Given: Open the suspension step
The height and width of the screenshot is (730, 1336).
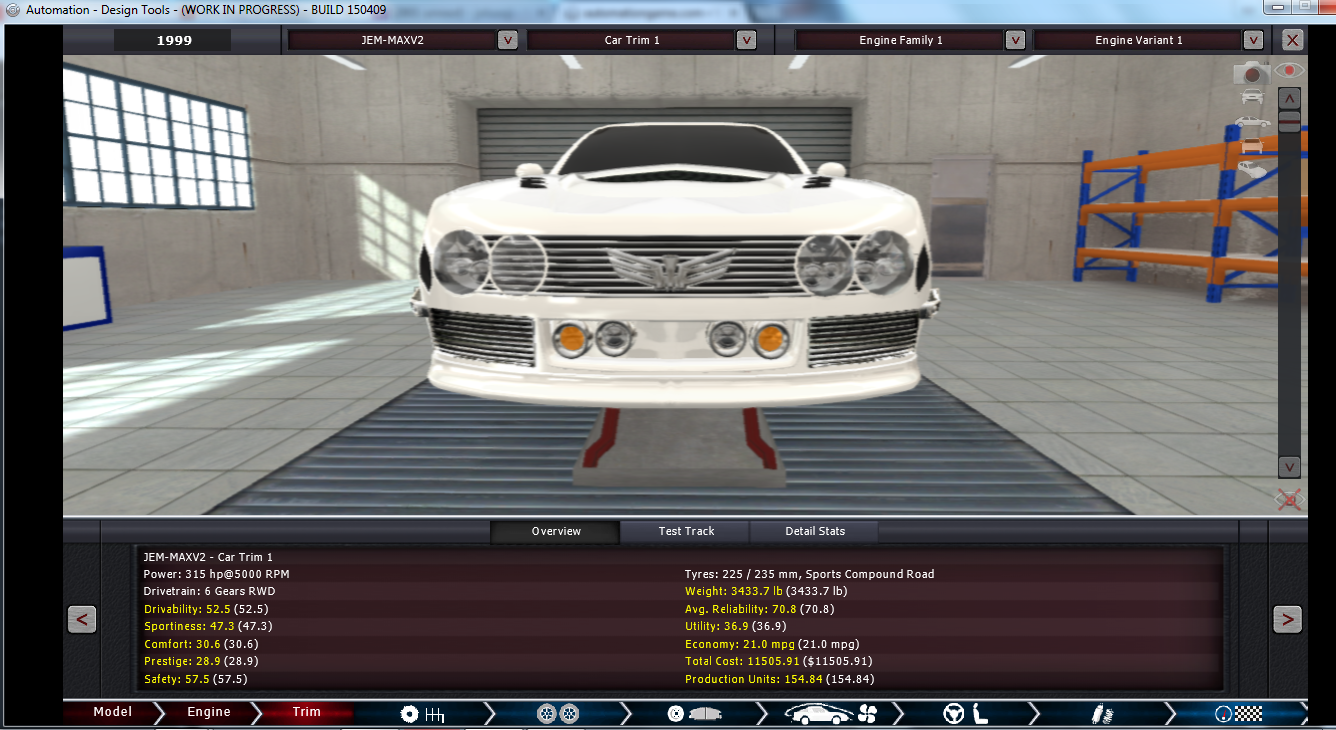Looking at the screenshot, I should coord(1103,714).
